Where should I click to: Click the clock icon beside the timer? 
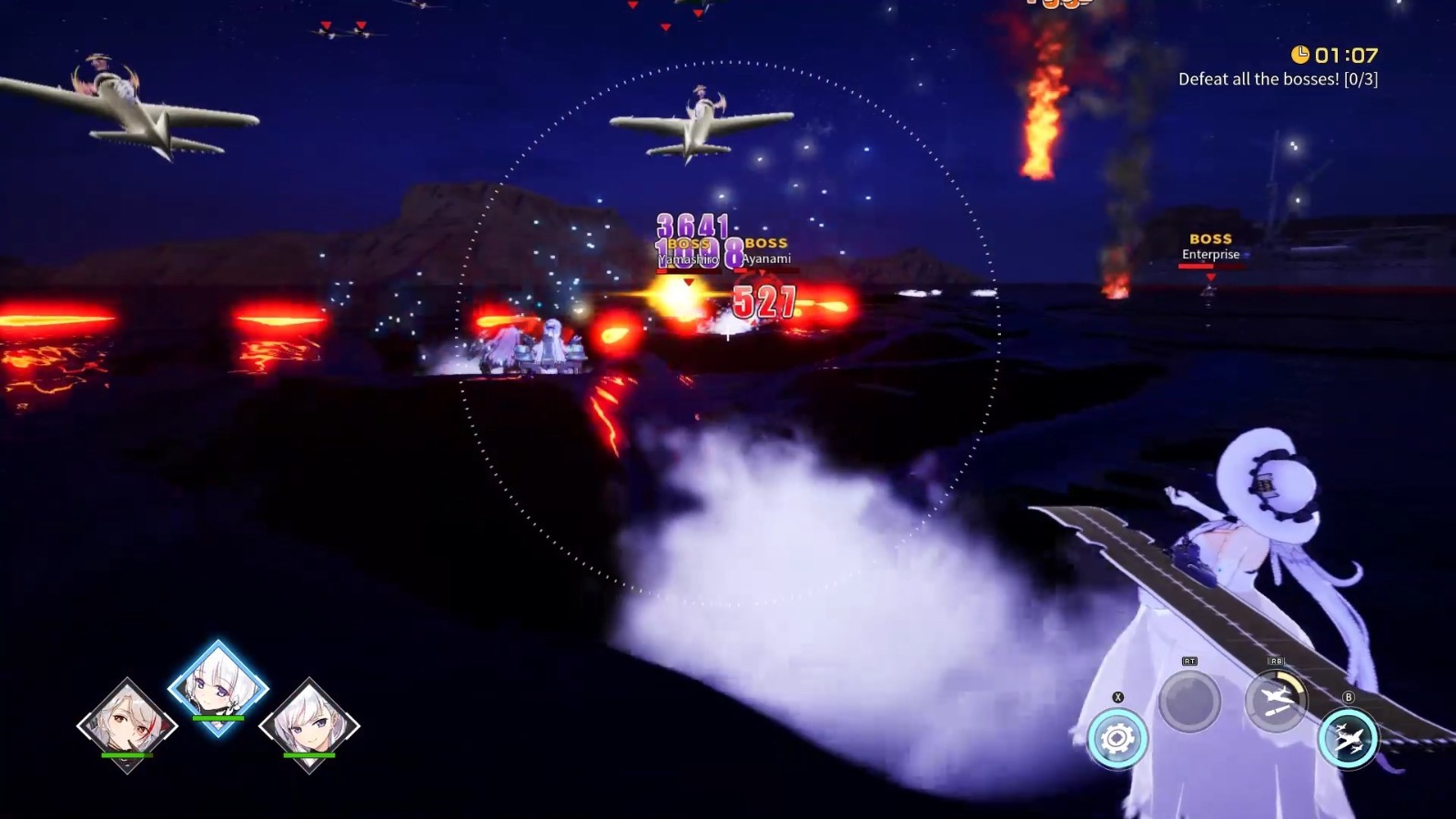click(x=1299, y=56)
